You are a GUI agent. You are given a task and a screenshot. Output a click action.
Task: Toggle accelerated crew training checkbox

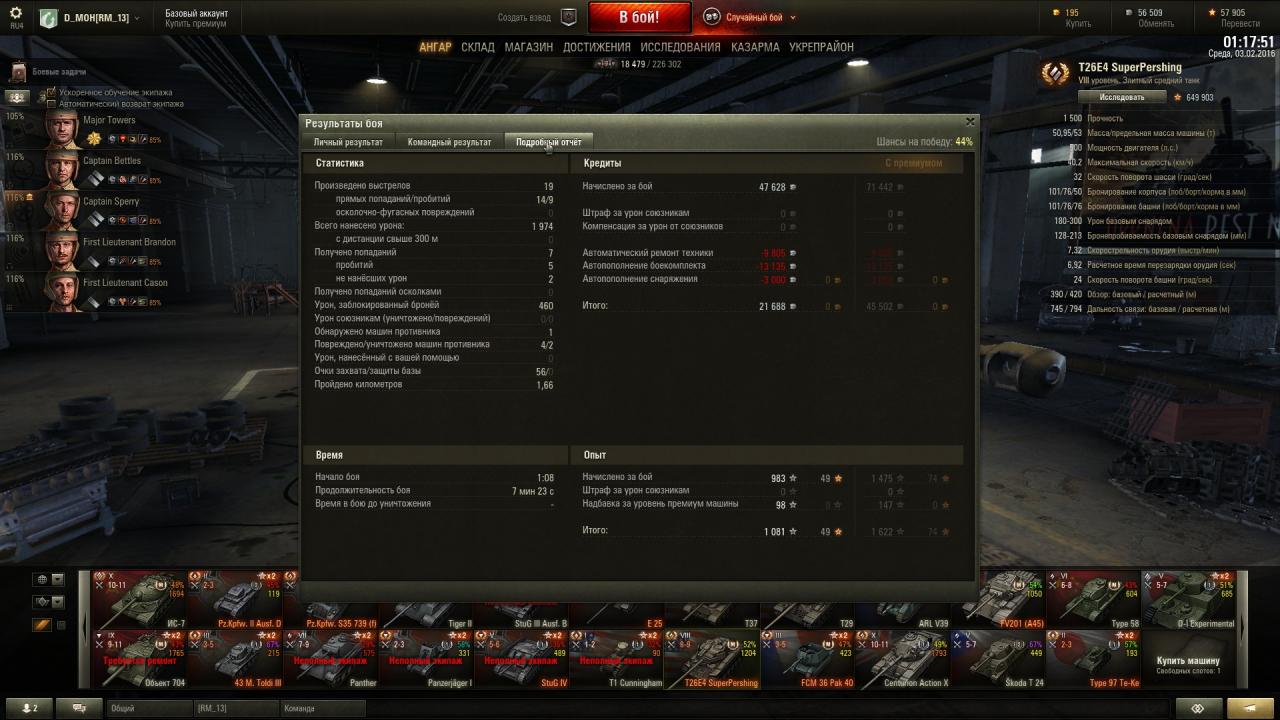(x=52, y=93)
